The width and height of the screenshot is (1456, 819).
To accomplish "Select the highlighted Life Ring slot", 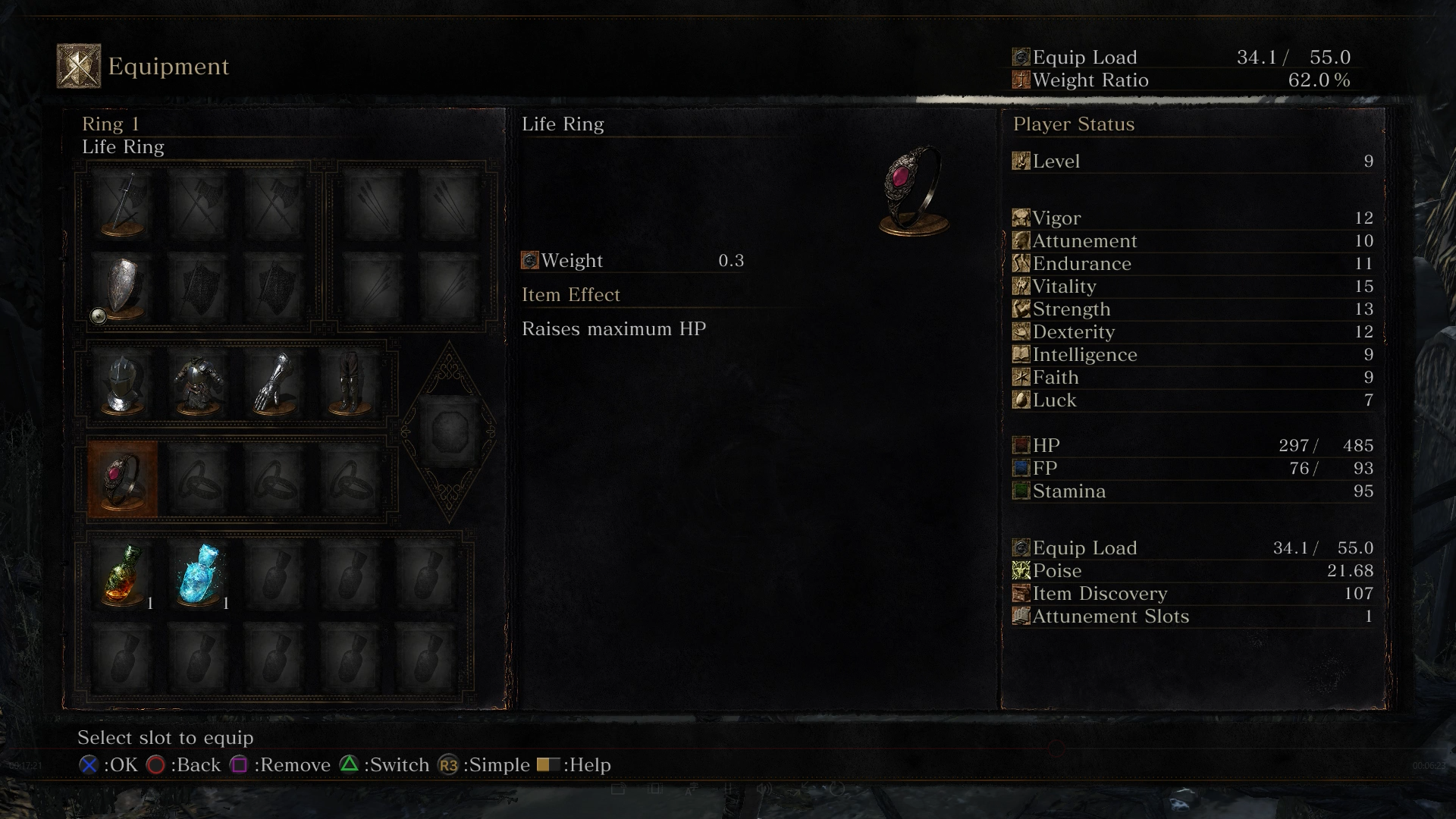I will (122, 479).
